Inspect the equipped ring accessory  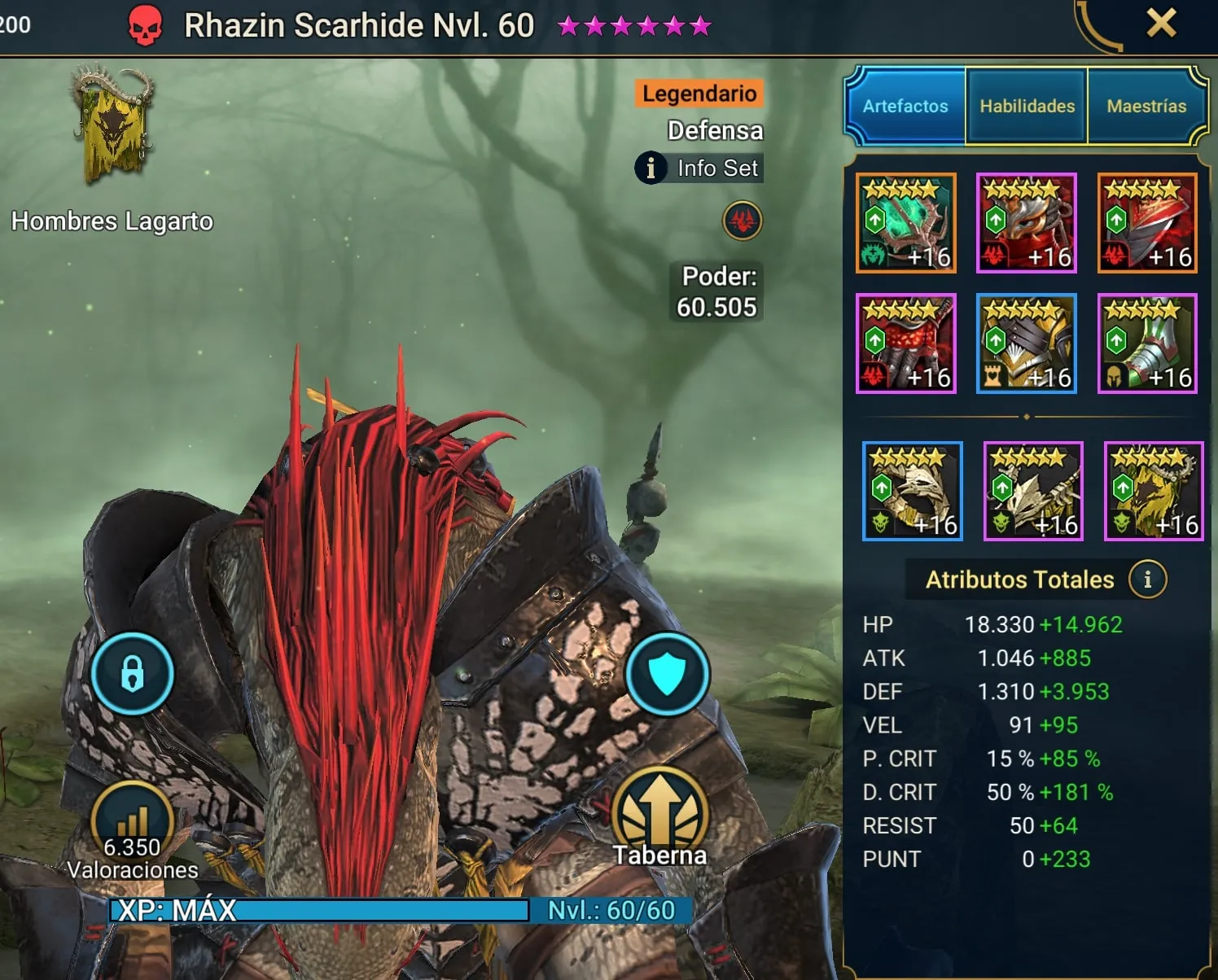913,491
